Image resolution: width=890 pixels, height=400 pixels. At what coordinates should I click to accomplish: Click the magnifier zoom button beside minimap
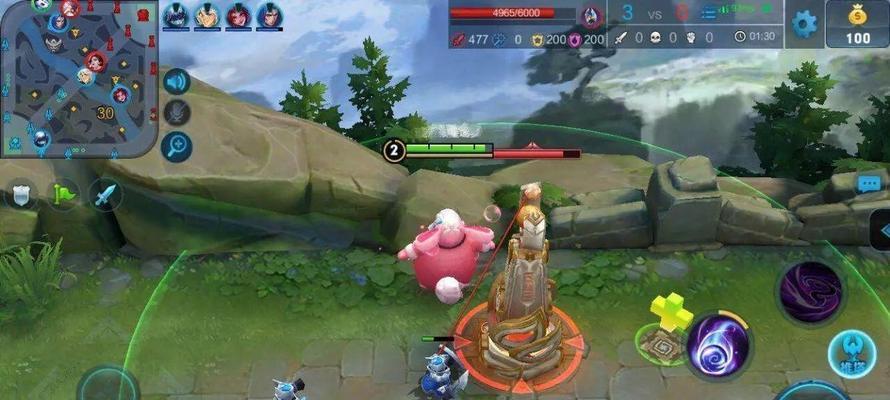(x=177, y=146)
